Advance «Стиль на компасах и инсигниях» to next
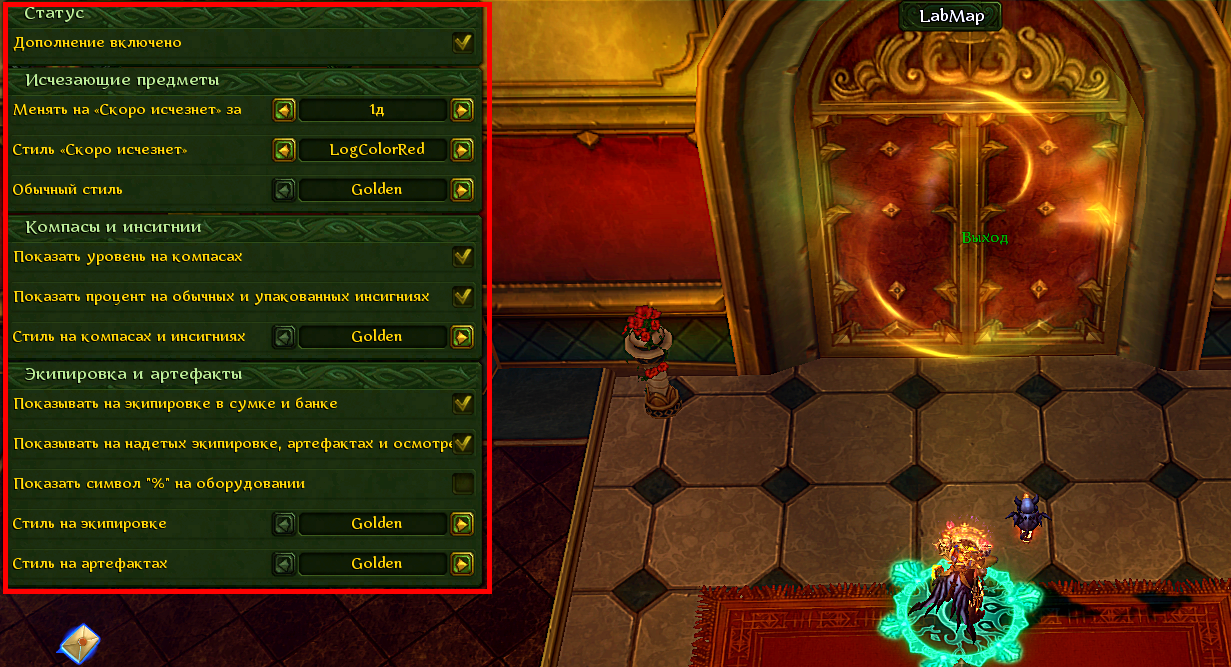Viewport: 1231px width, 667px height. pos(462,336)
